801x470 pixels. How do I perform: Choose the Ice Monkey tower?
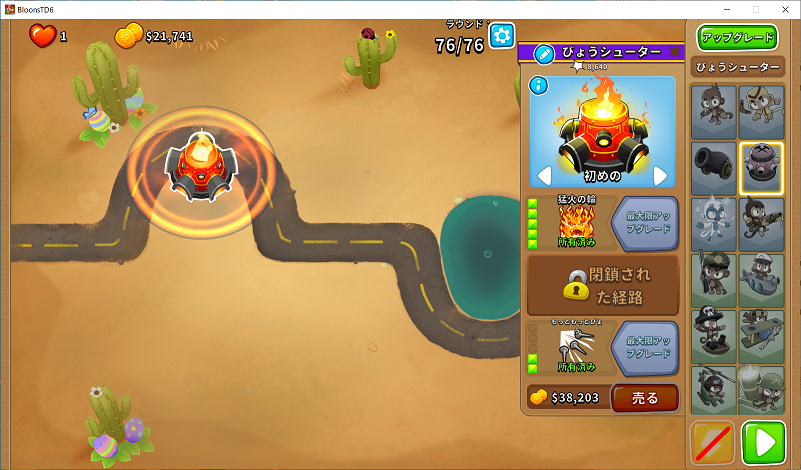coord(713,223)
